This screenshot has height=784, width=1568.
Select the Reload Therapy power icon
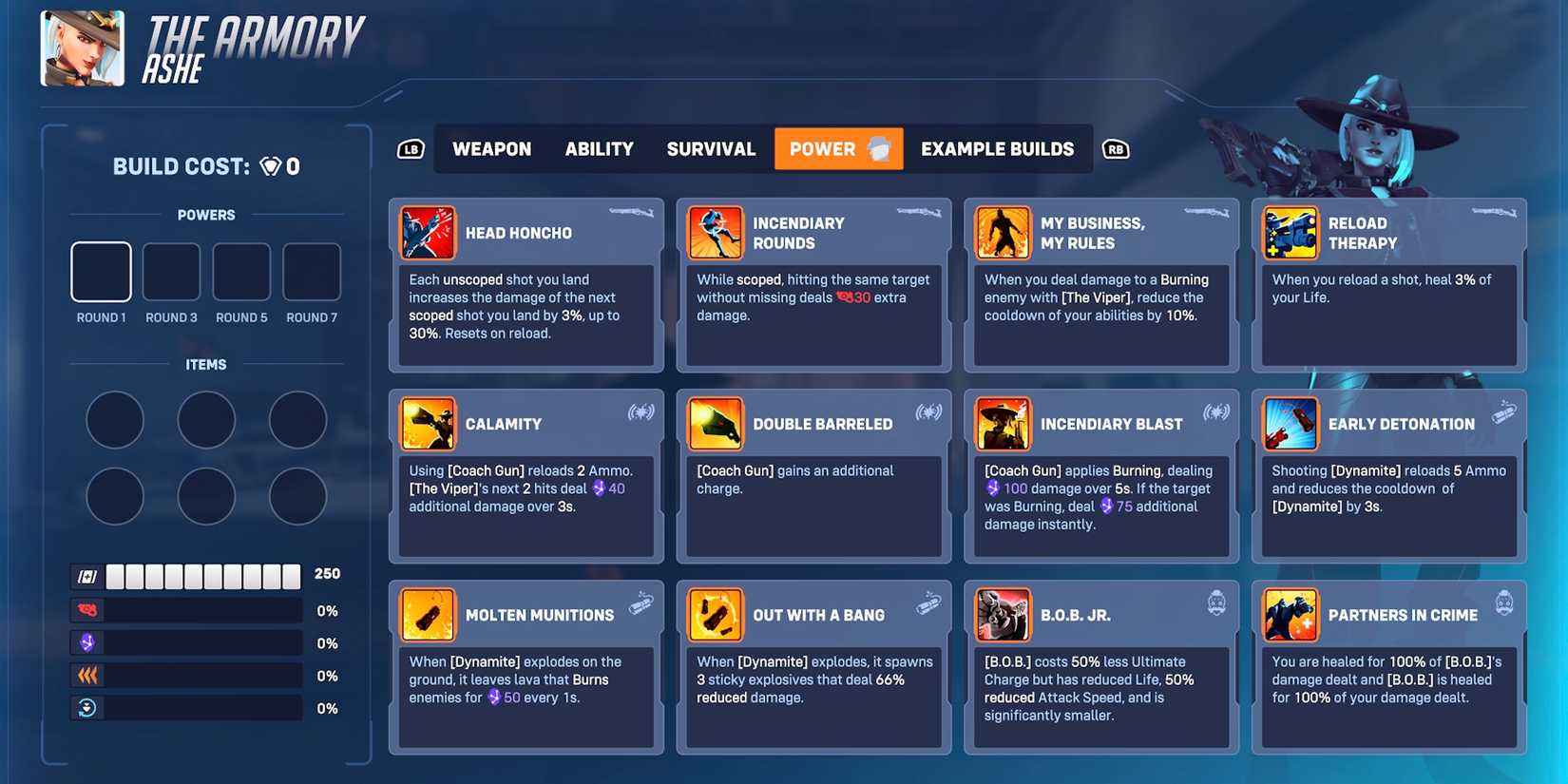[x=1291, y=232]
